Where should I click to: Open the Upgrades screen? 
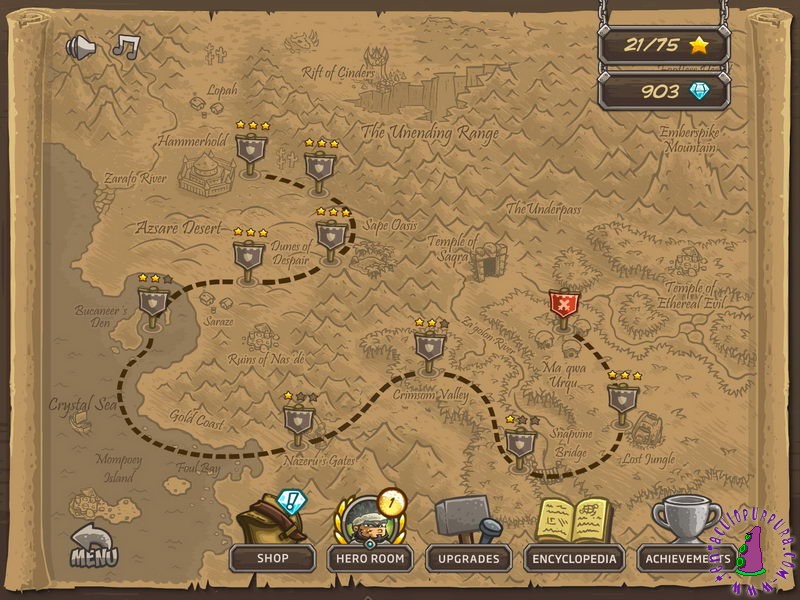469,558
